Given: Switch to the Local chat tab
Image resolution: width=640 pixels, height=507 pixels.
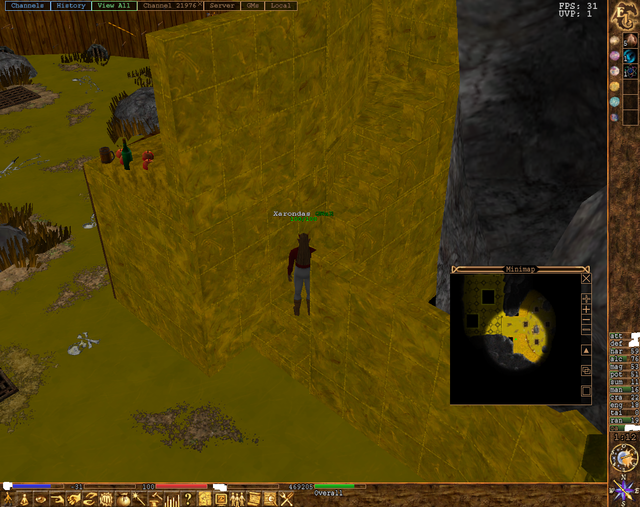Looking at the screenshot, I should pos(281,6).
